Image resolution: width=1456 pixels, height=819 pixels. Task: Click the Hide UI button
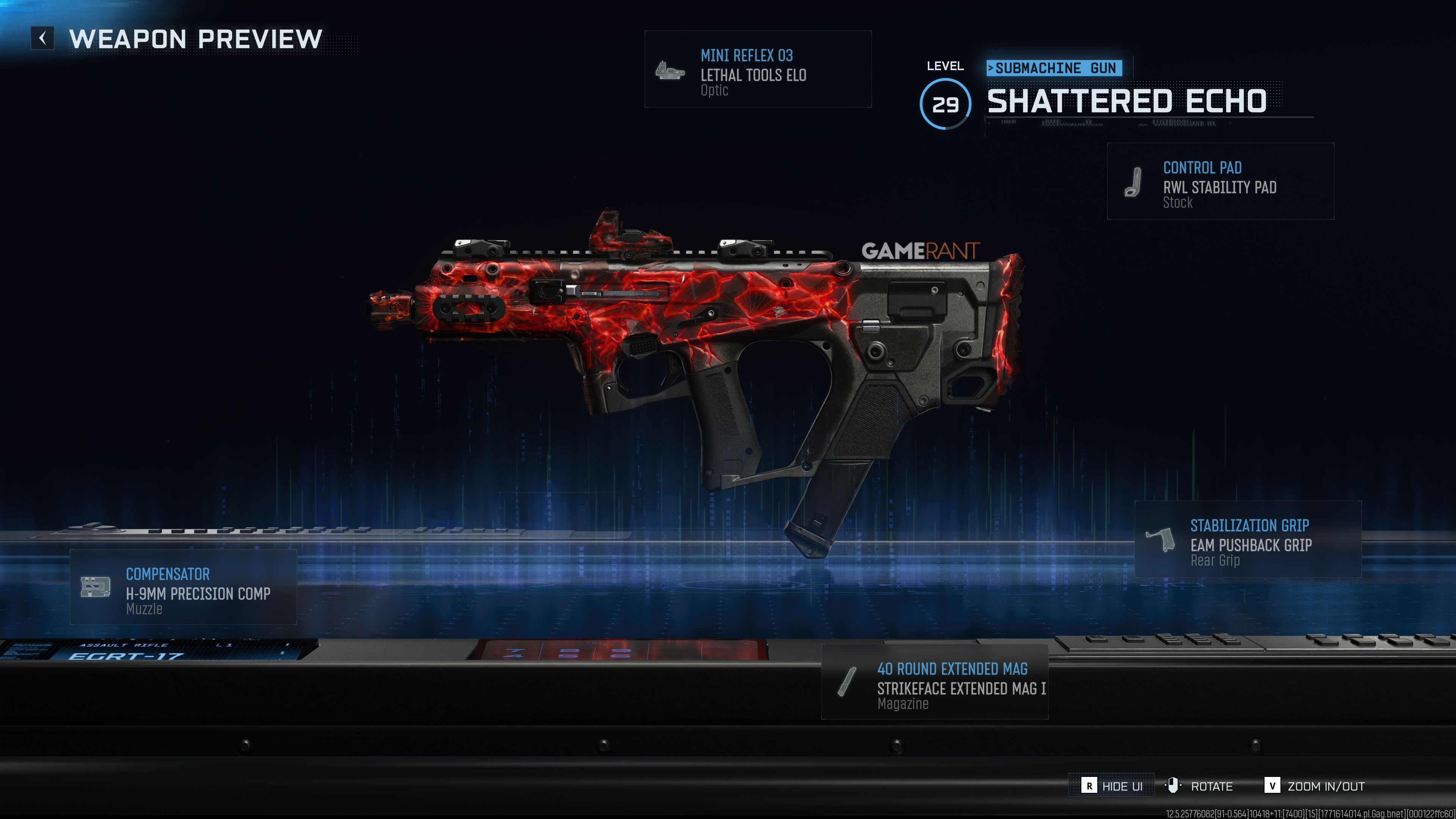click(x=1111, y=786)
